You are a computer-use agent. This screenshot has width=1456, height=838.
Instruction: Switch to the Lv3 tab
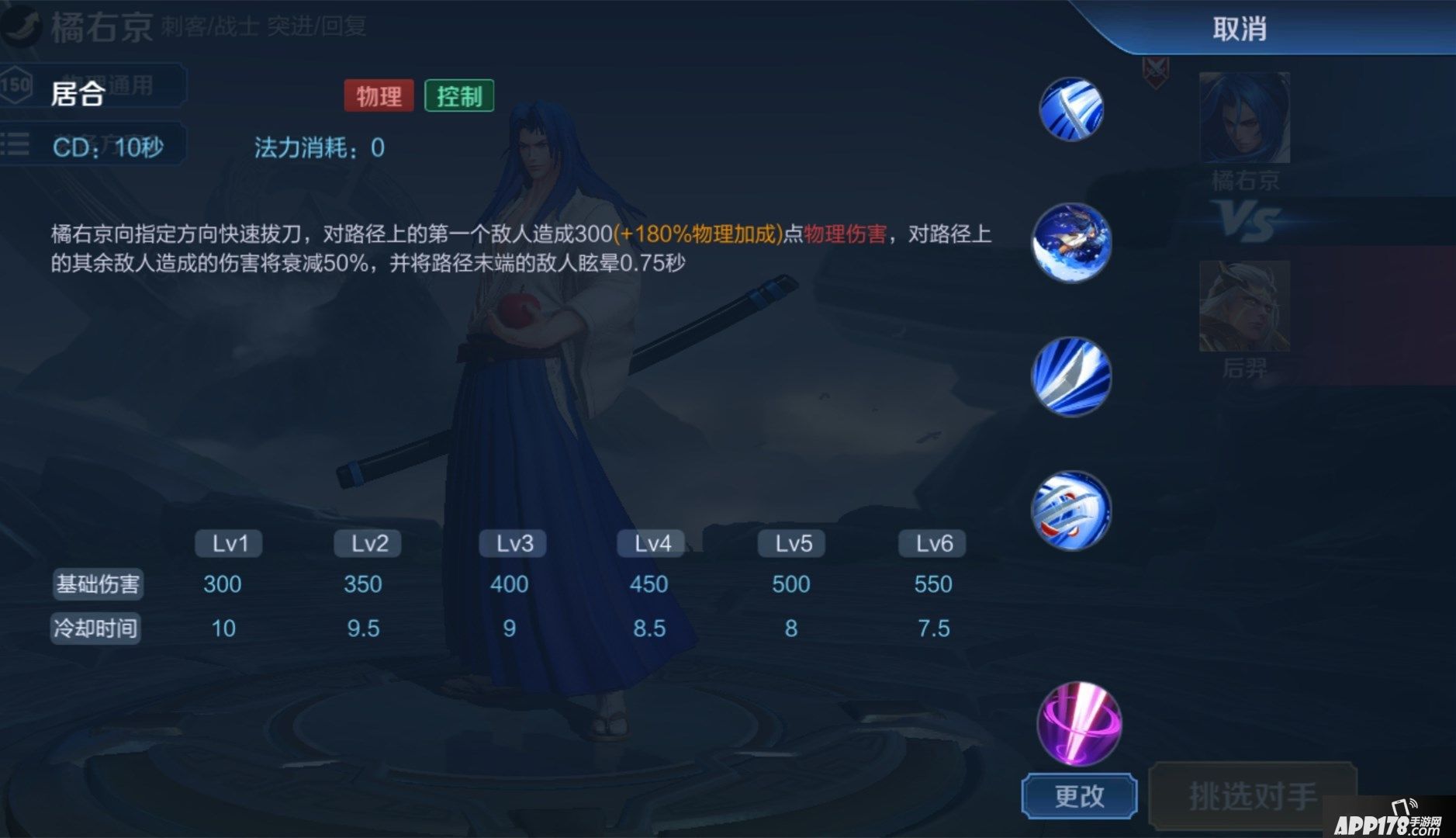pos(512,543)
